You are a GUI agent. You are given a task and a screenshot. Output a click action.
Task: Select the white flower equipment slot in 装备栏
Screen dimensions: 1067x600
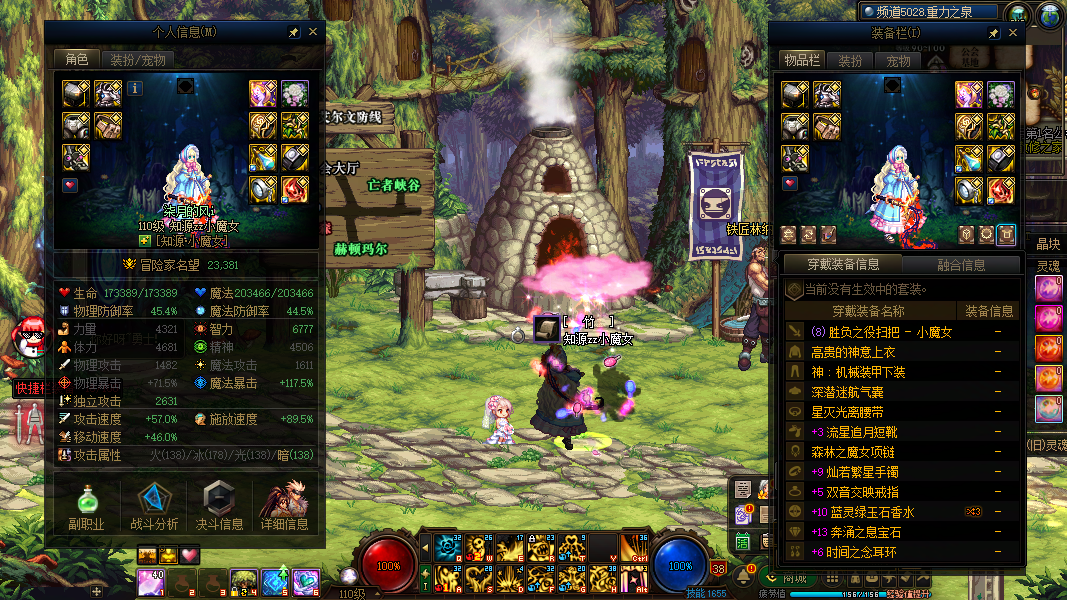[1001, 94]
